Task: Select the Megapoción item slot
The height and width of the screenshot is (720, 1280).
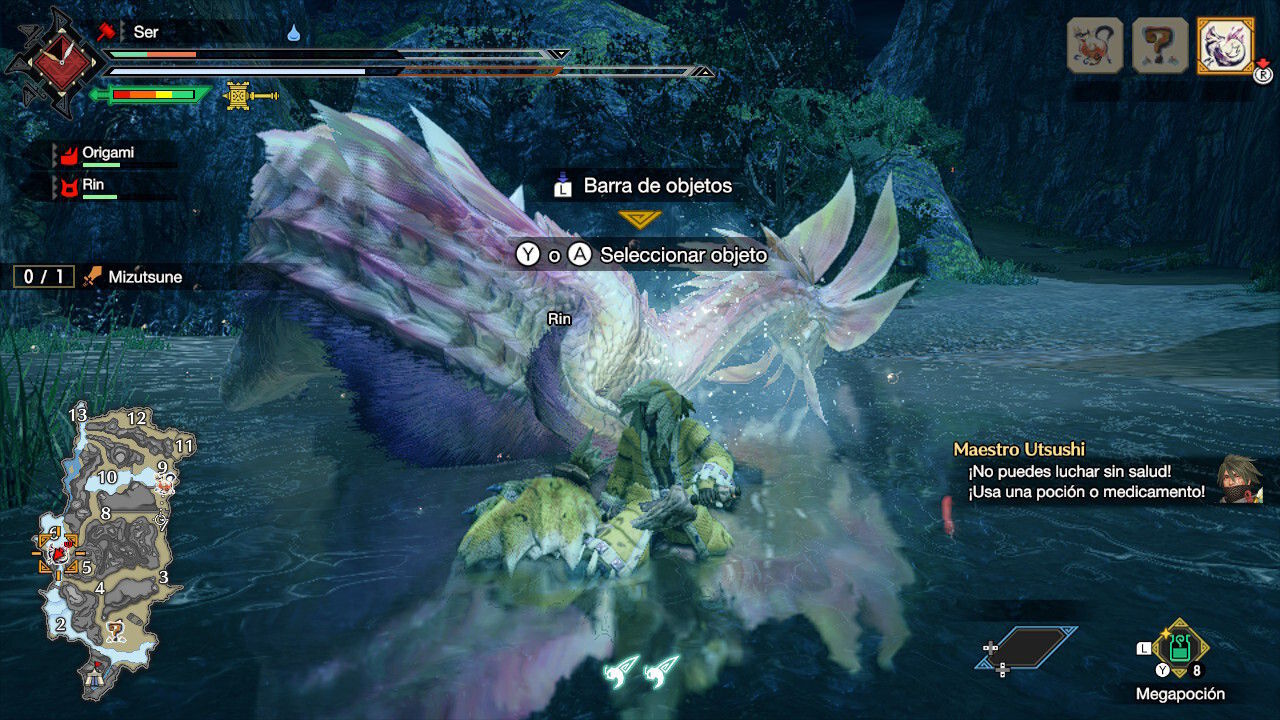Action: [x=1180, y=650]
